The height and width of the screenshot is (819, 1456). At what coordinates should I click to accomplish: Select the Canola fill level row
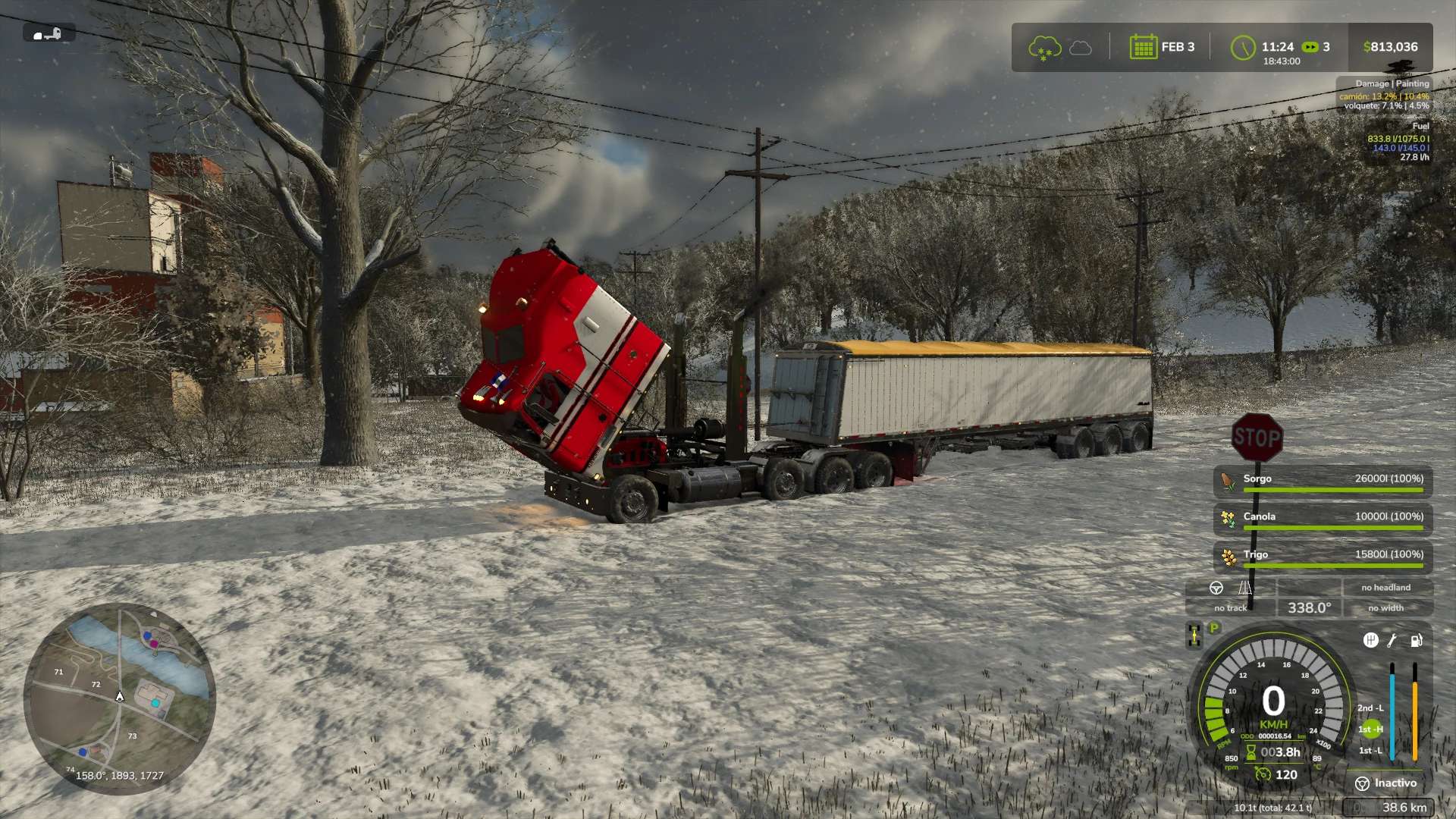coord(1323,519)
